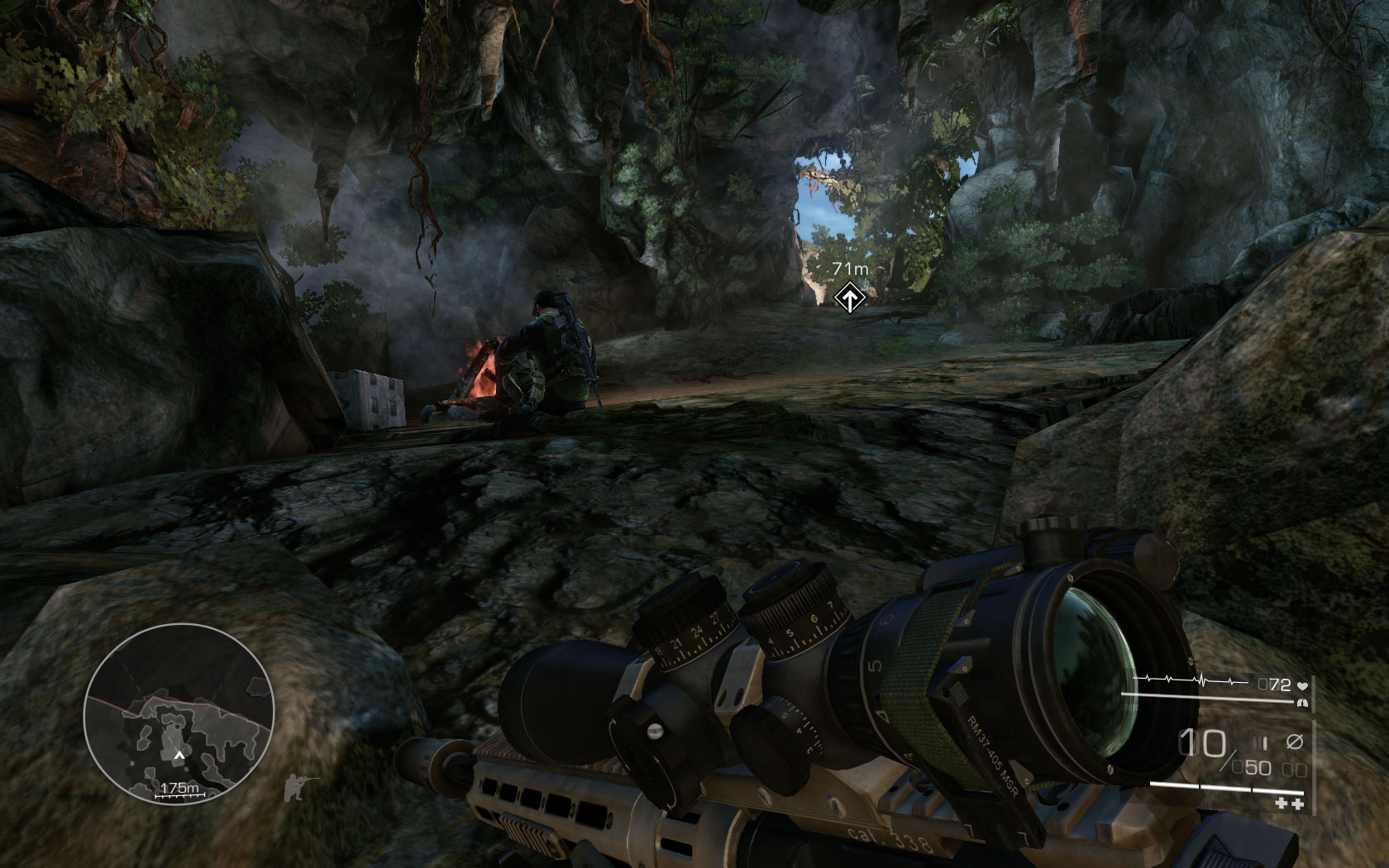Screen dimensions: 1389x868
Task: Select the double medkit plus icons
Action: pos(1290,803)
